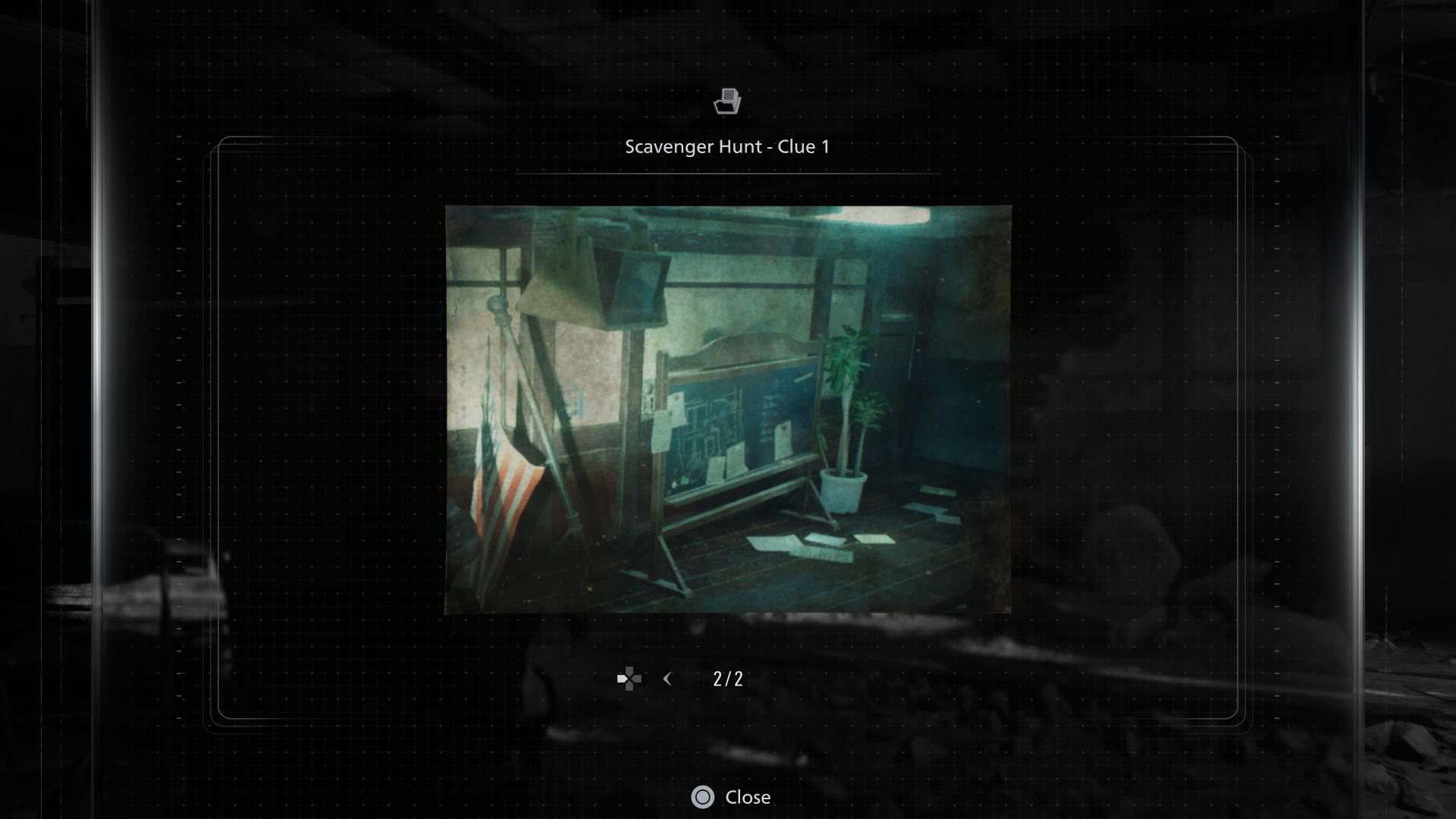The width and height of the screenshot is (1456, 819).
Task: Select the 'Scavenger Hunt - Clue 1' title
Action: click(x=727, y=146)
